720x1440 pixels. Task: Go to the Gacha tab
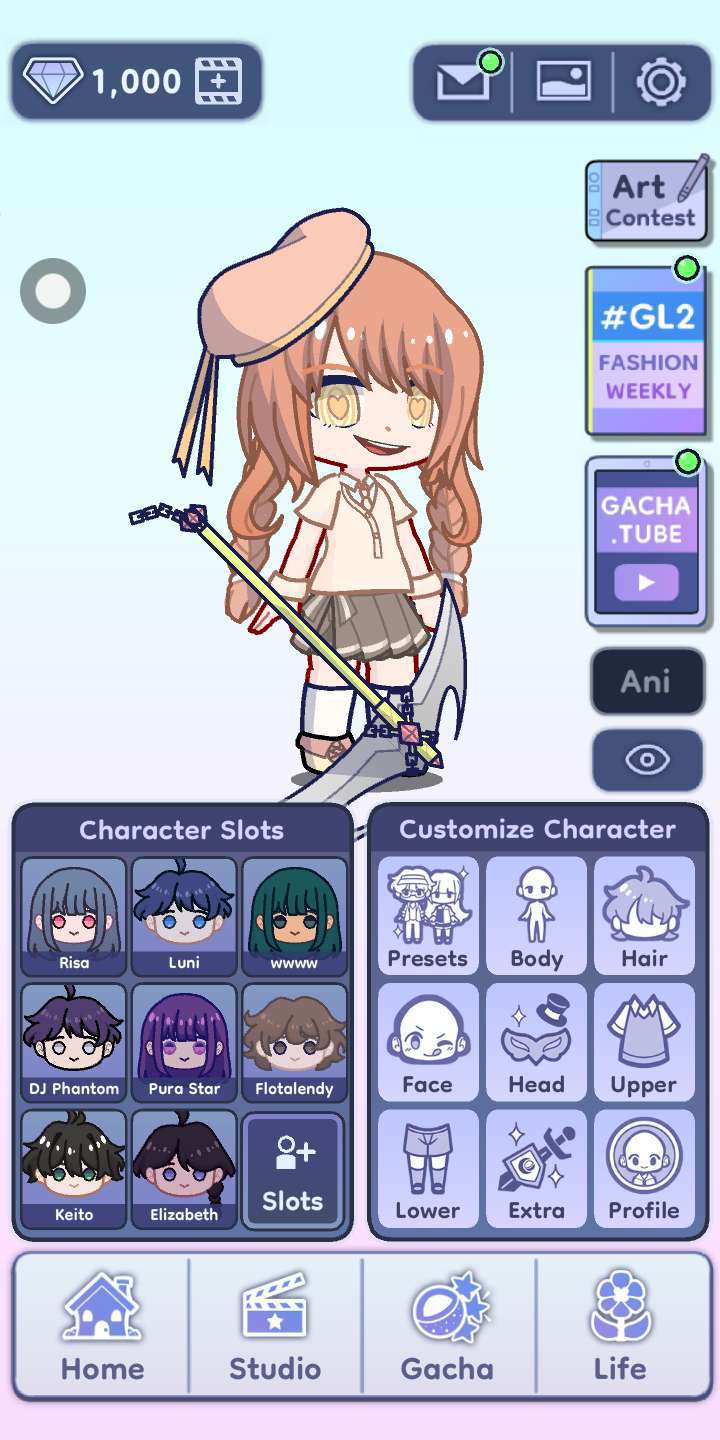coord(447,1326)
